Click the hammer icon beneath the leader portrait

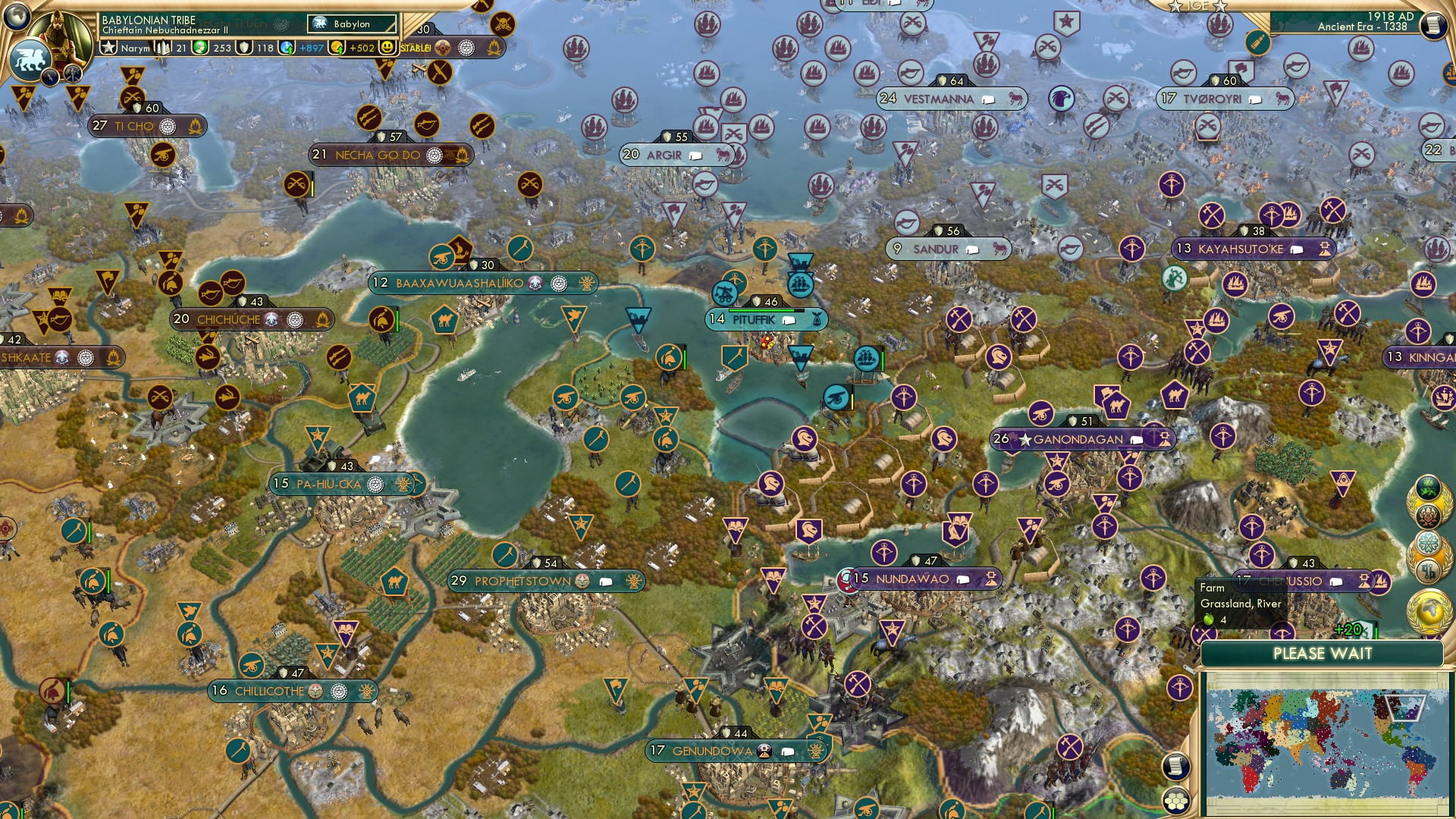72,74
